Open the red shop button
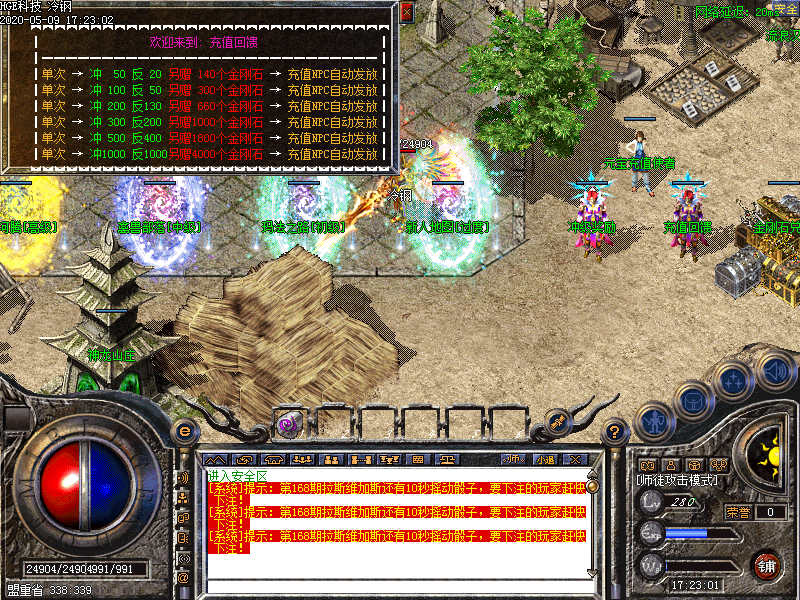The image size is (800, 600). 768,564
